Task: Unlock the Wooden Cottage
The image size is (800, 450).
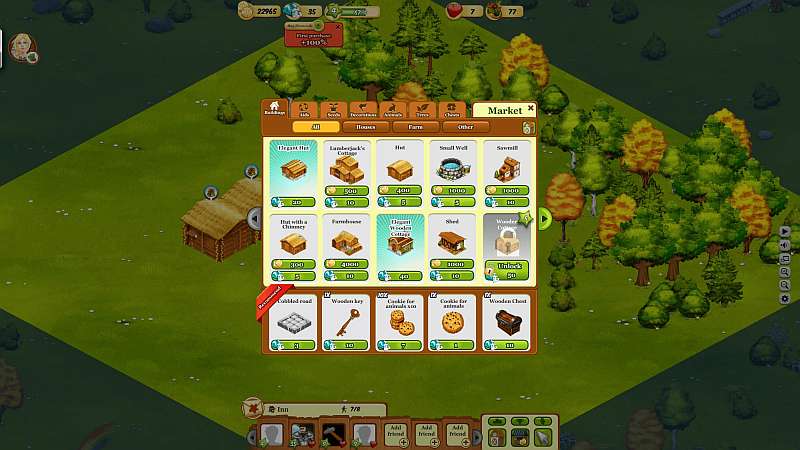Action: 507,268
